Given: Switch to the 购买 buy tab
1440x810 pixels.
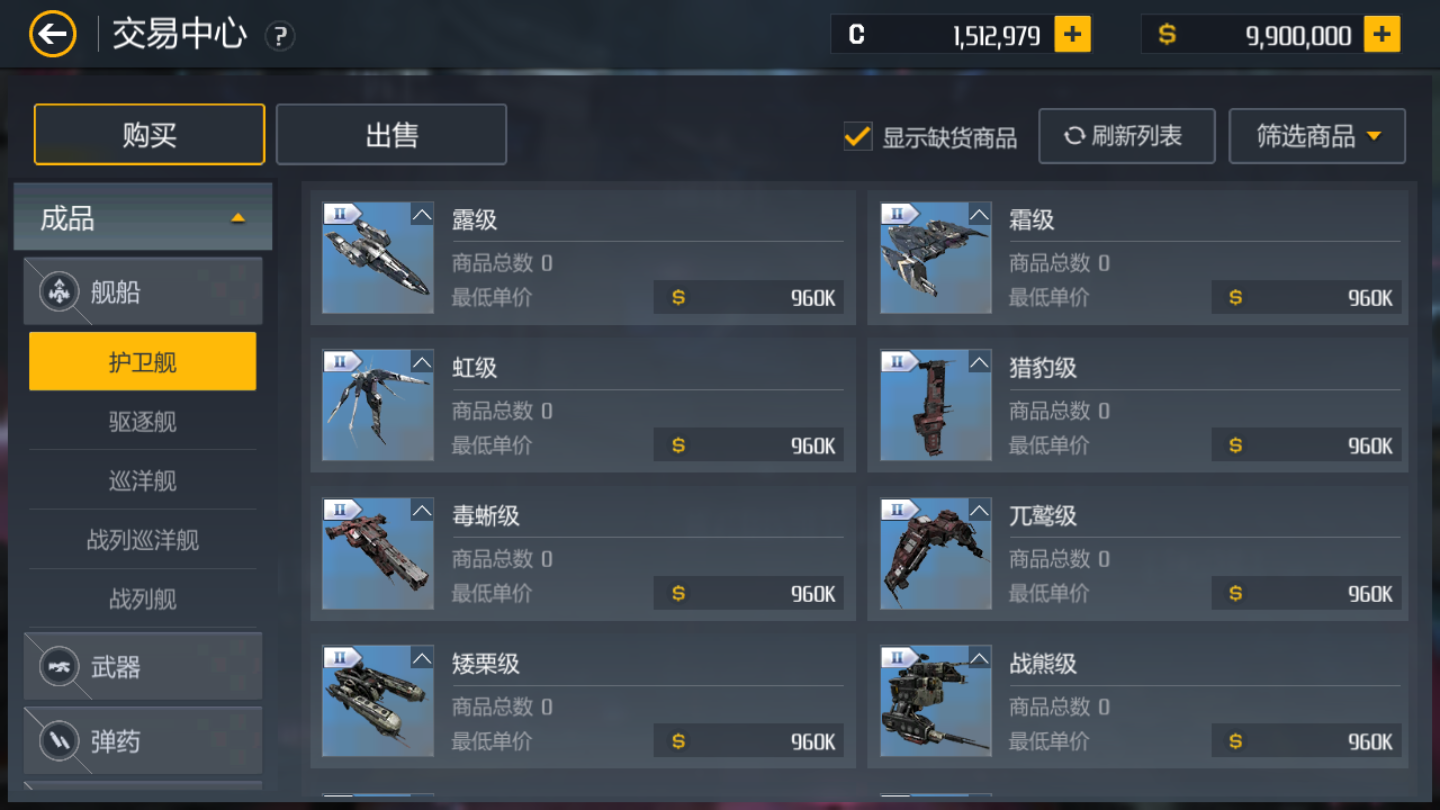Looking at the screenshot, I should (x=148, y=134).
